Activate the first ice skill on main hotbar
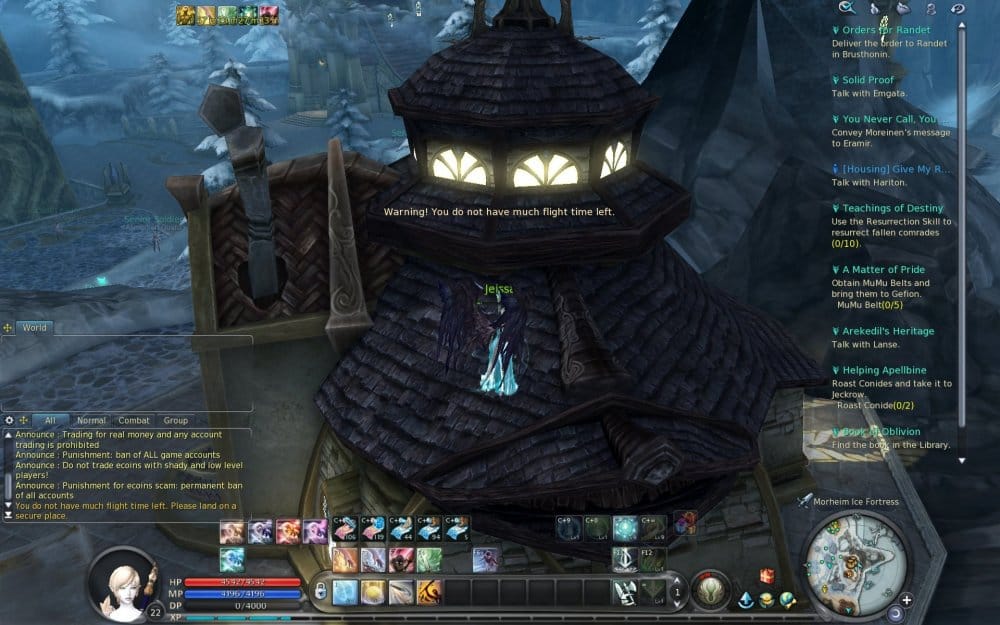The width and height of the screenshot is (1000, 625). click(345, 592)
